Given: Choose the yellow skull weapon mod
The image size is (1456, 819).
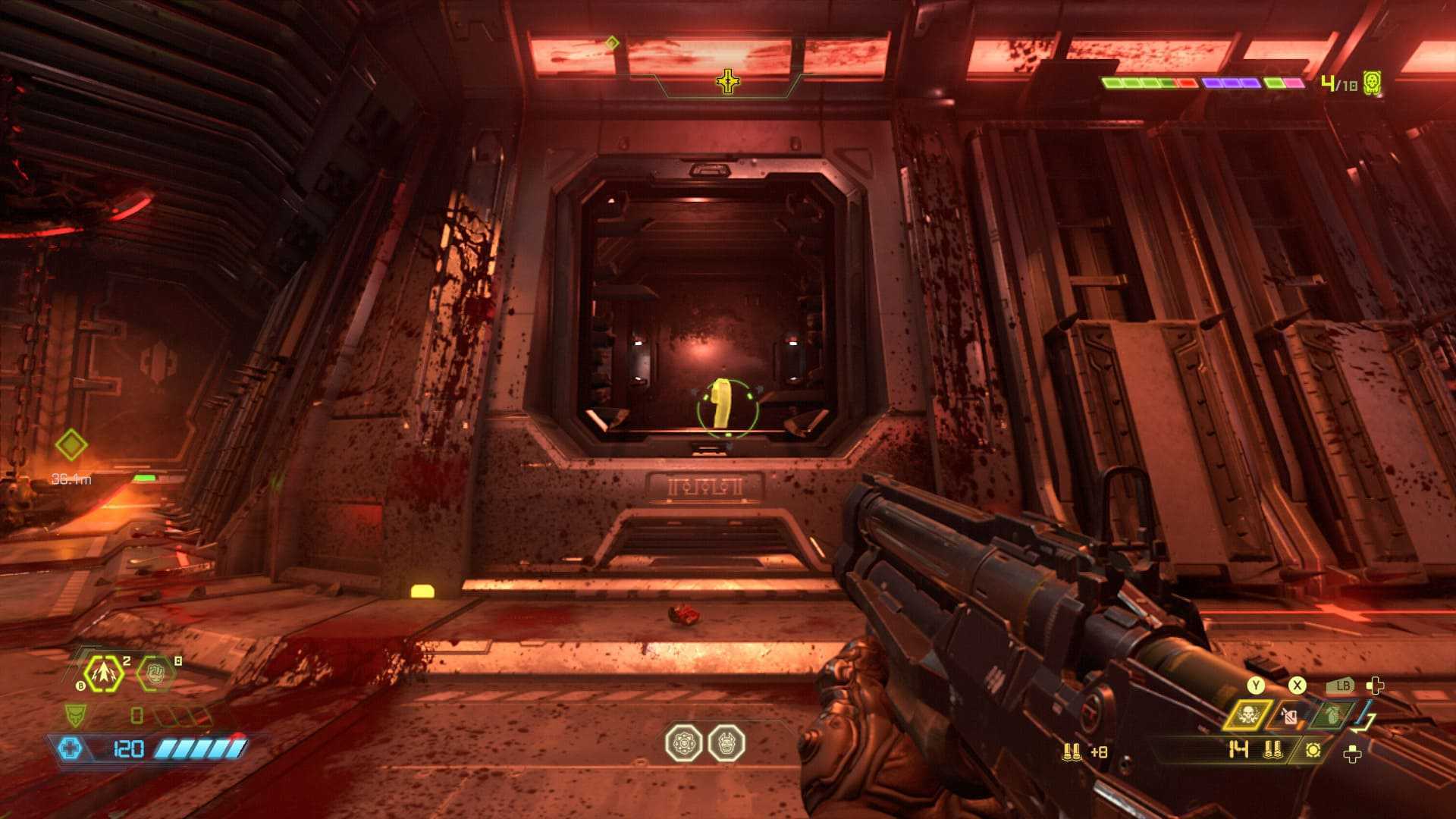Looking at the screenshot, I should pyautogui.click(x=1247, y=715).
